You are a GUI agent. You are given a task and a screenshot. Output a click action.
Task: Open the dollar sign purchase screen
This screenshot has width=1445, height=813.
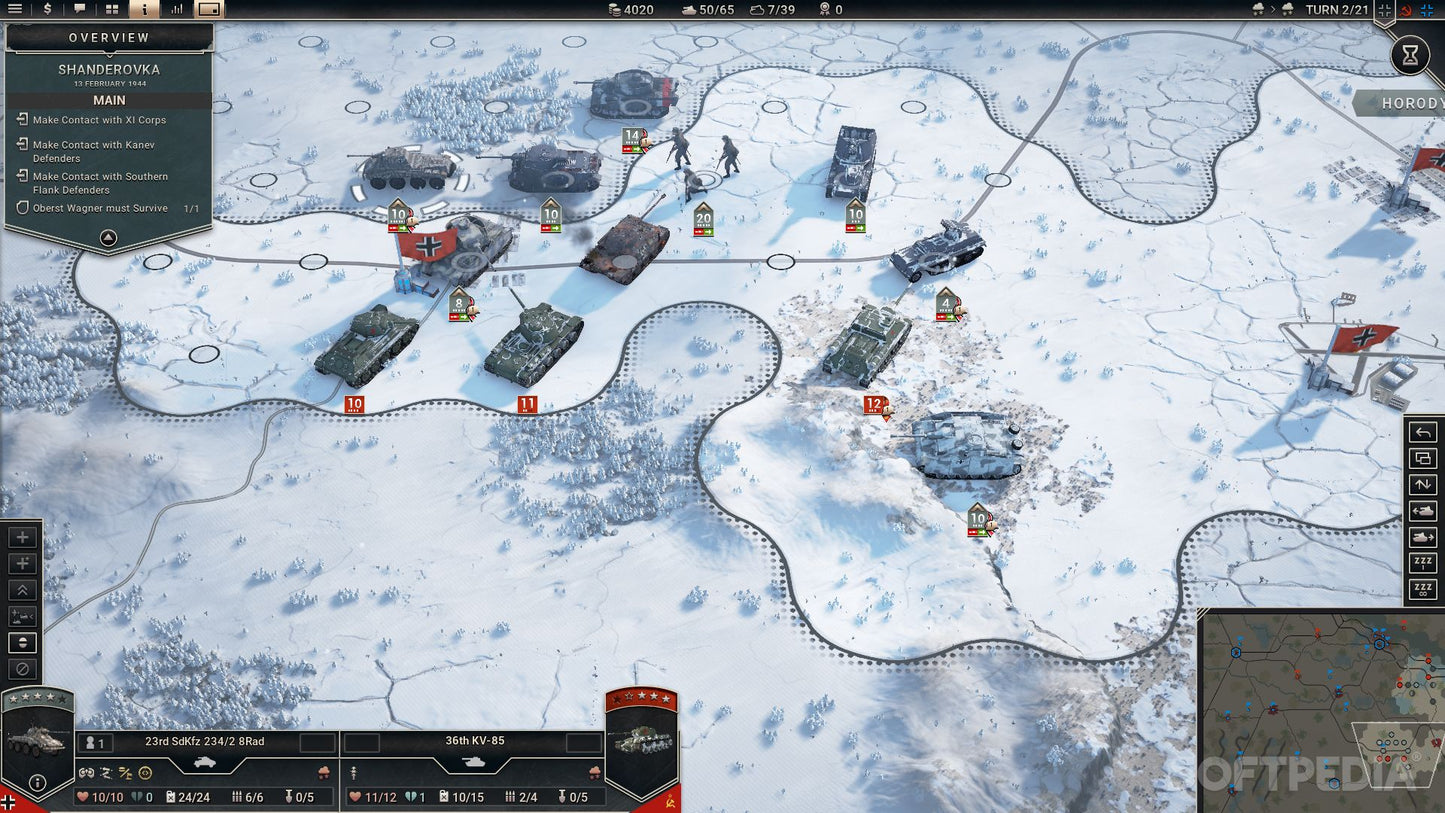coord(47,9)
